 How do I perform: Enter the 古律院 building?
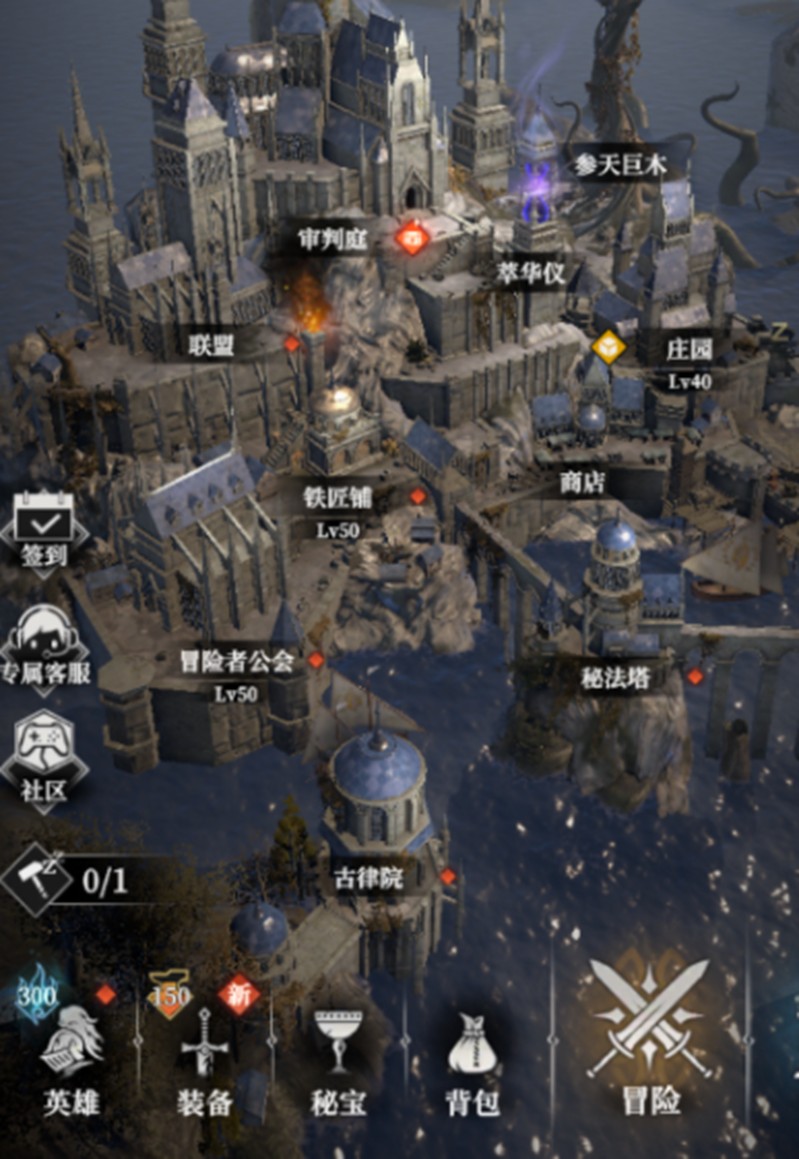click(x=368, y=880)
